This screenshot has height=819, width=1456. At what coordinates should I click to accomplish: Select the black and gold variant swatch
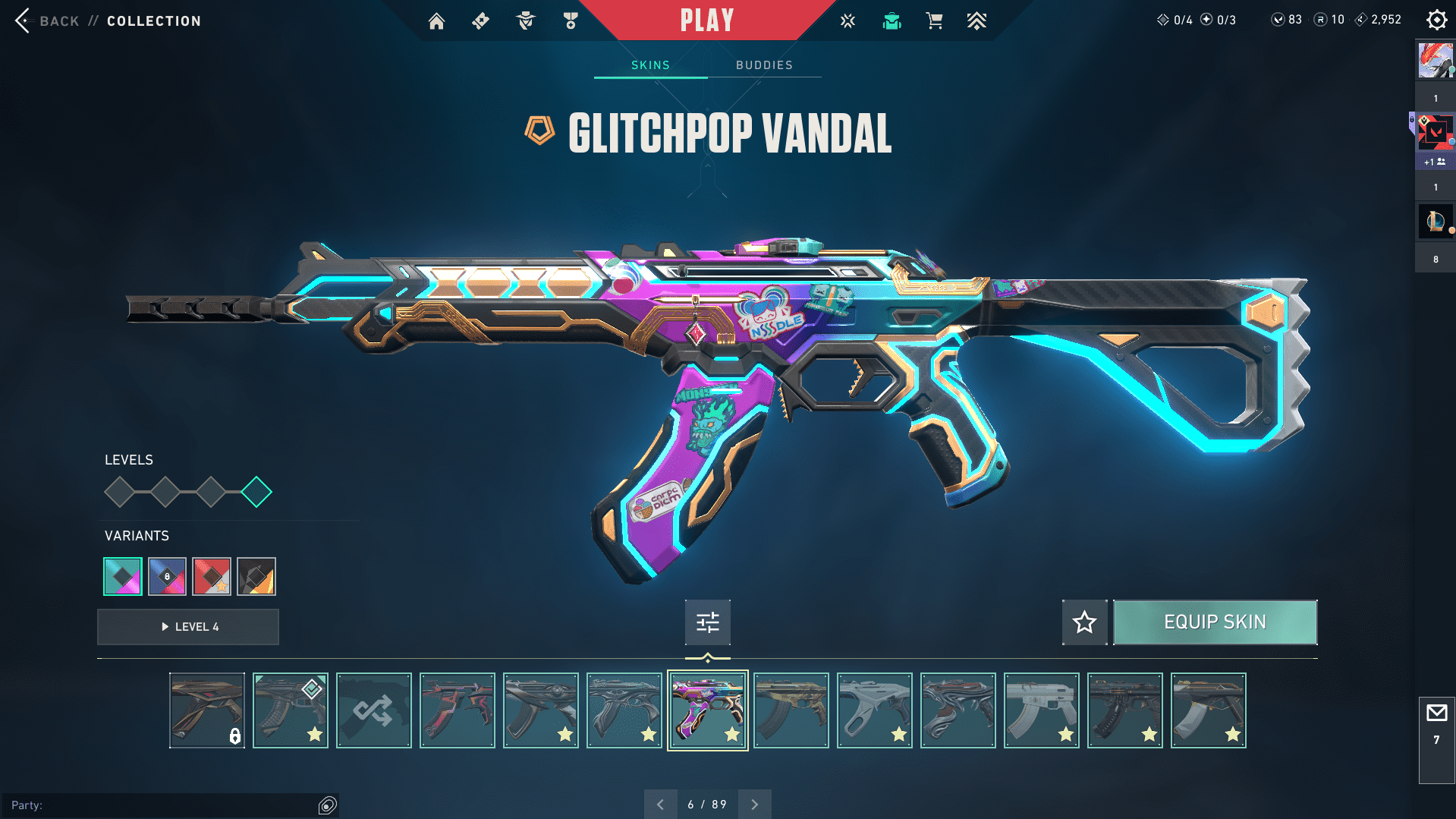(256, 577)
